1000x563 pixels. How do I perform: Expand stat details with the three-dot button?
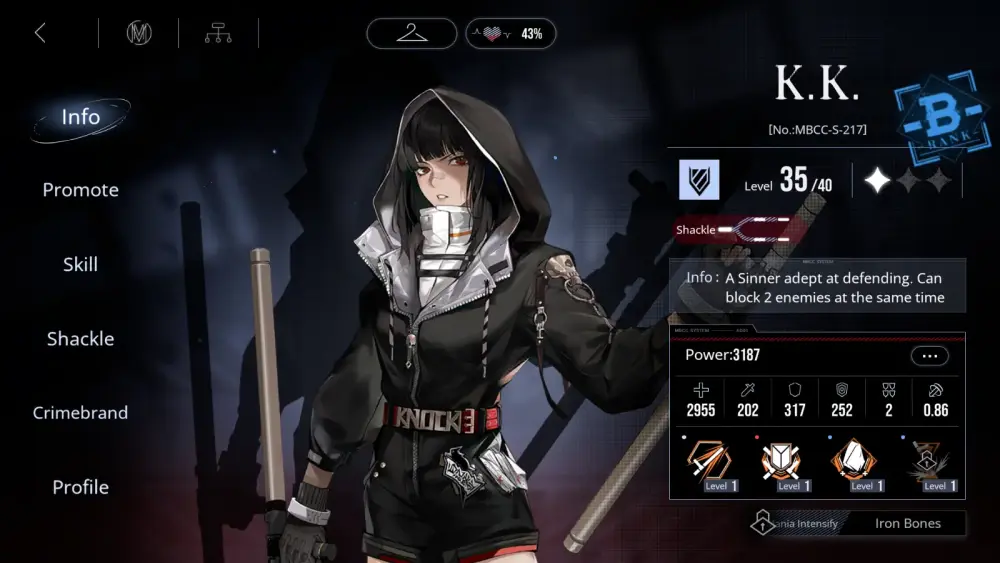click(x=929, y=356)
